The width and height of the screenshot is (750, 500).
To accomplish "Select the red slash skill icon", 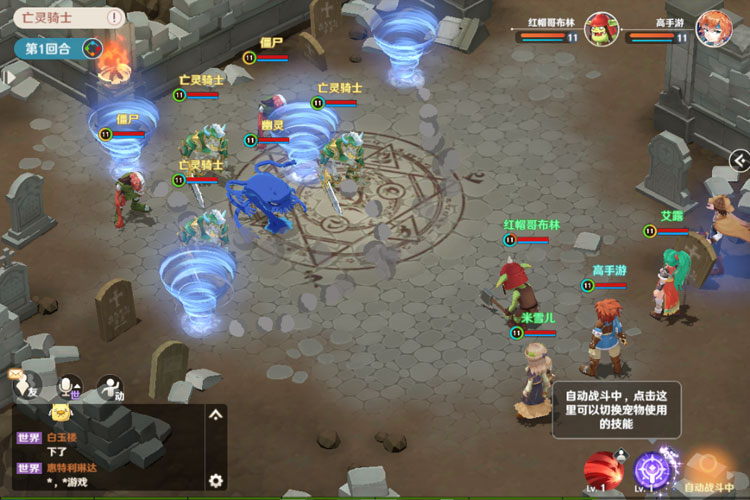I will pos(602,469).
